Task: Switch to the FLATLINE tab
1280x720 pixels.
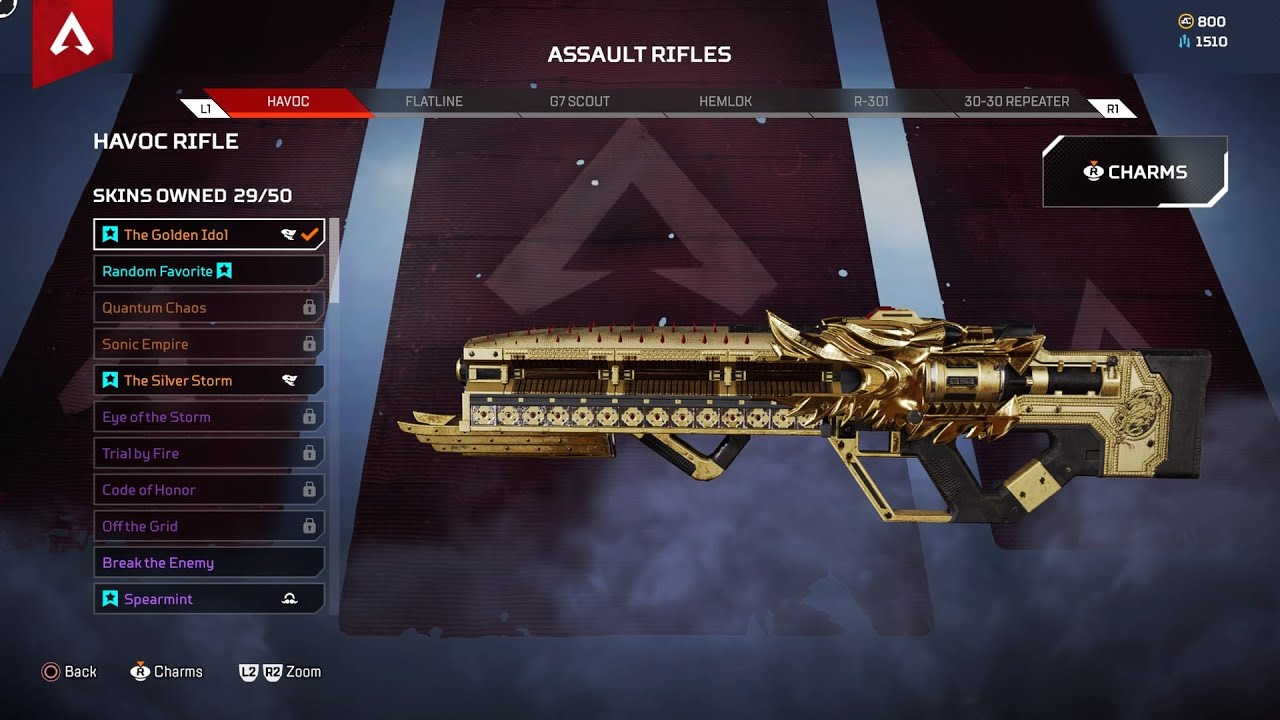Action: [x=434, y=101]
